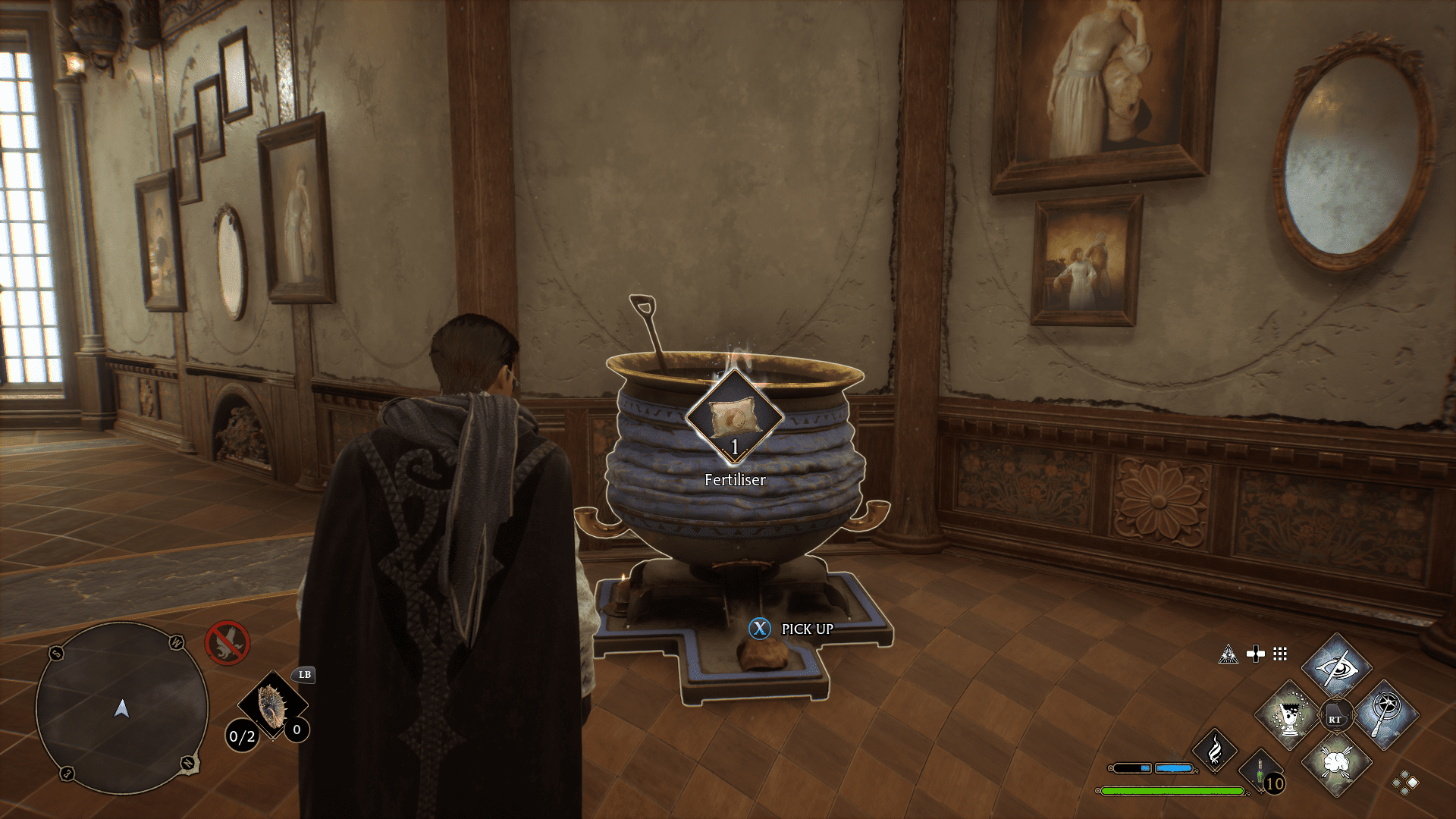Screen dimensions: 1456x819
Task: Select the 0/2 collection counter badge
Action: (243, 736)
